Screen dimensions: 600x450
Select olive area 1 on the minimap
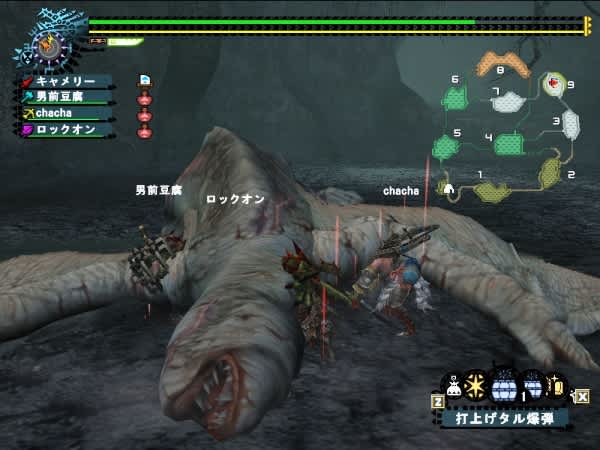[492, 188]
